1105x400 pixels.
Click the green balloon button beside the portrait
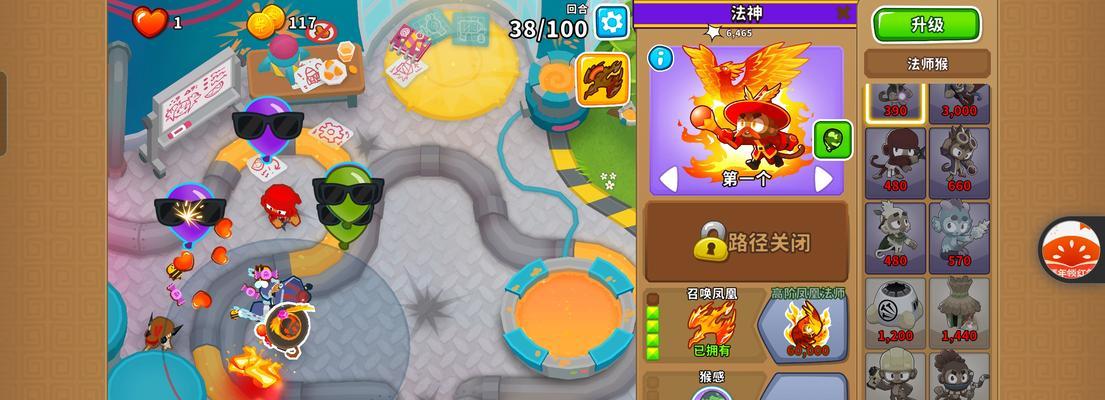(x=832, y=140)
